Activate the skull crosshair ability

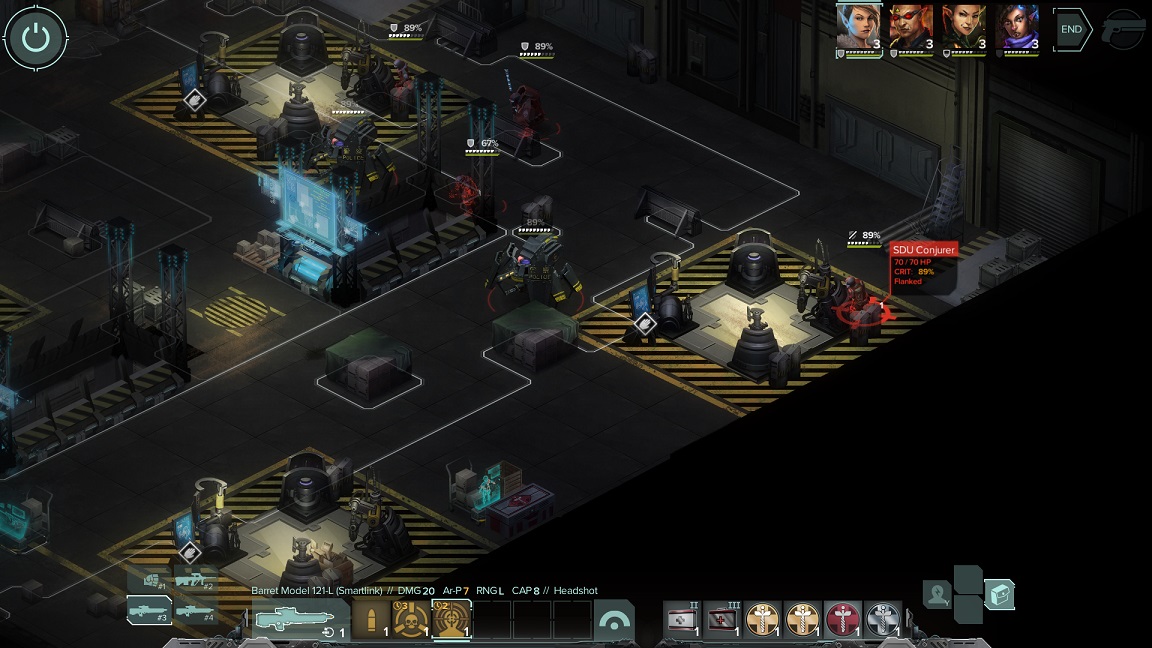(411, 620)
